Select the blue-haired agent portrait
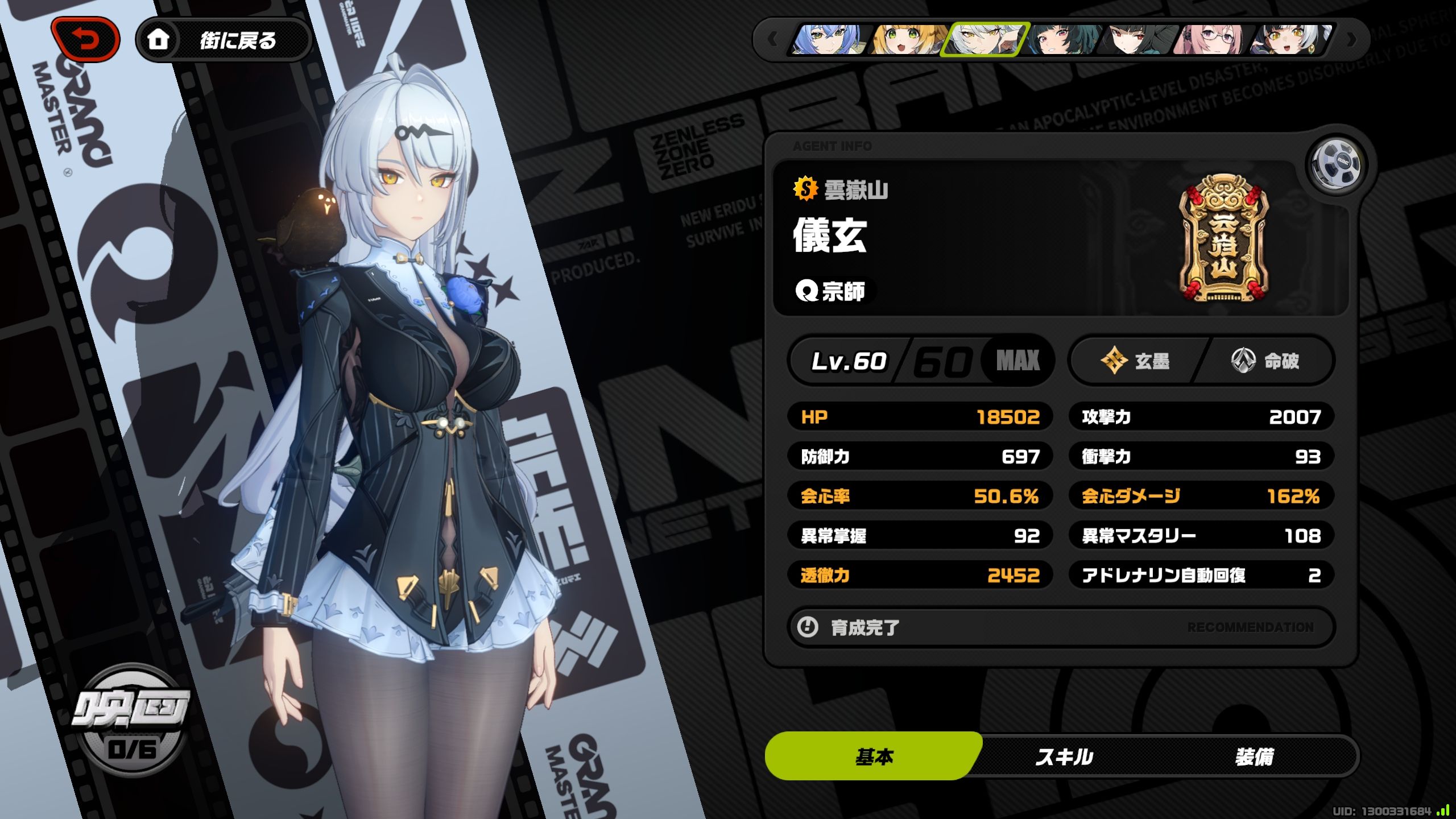The image size is (1456, 819). point(828,40)
